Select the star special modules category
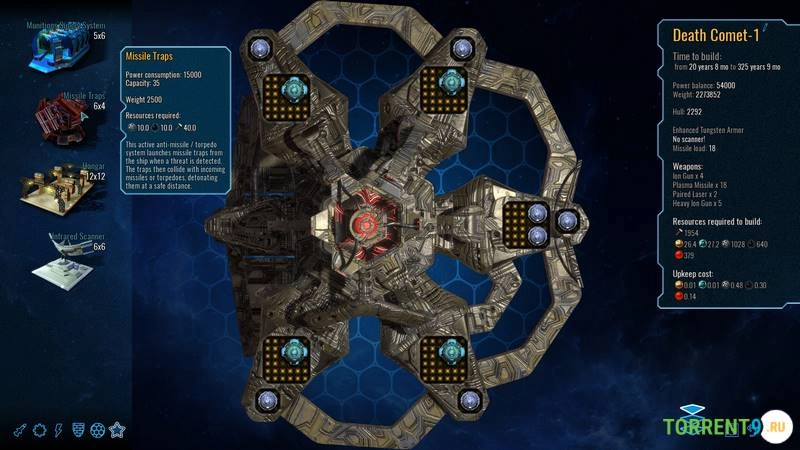 tap(118, 430)
